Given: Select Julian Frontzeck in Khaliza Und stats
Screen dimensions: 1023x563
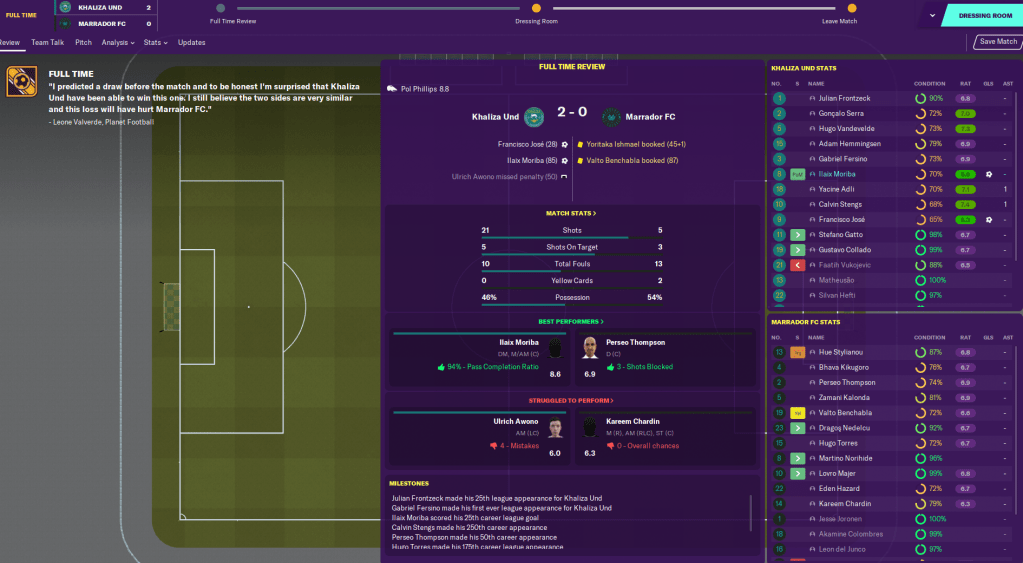Looking at the screenshot, I should [846, 99].
